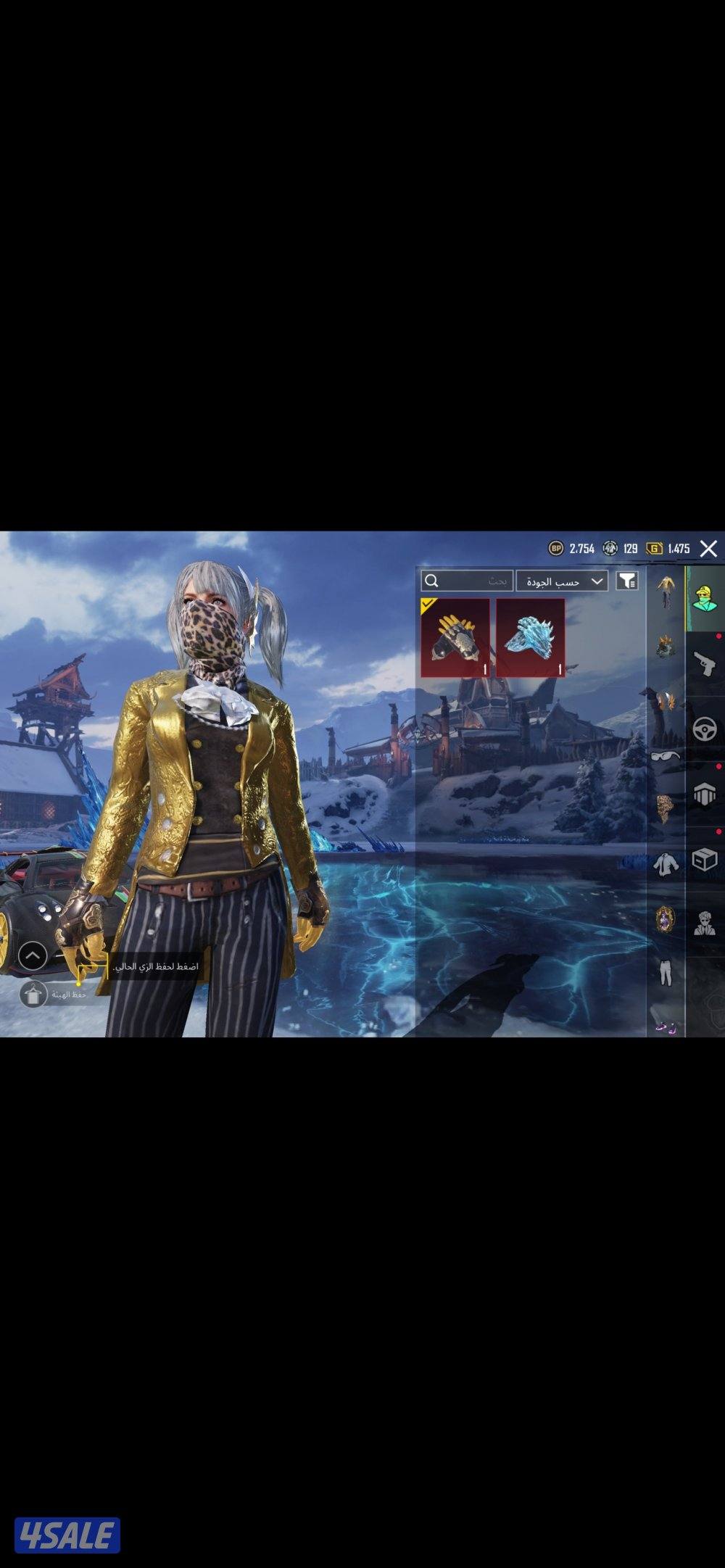
Task: Switch to the character outfit tab
Action: pos(705,599)
